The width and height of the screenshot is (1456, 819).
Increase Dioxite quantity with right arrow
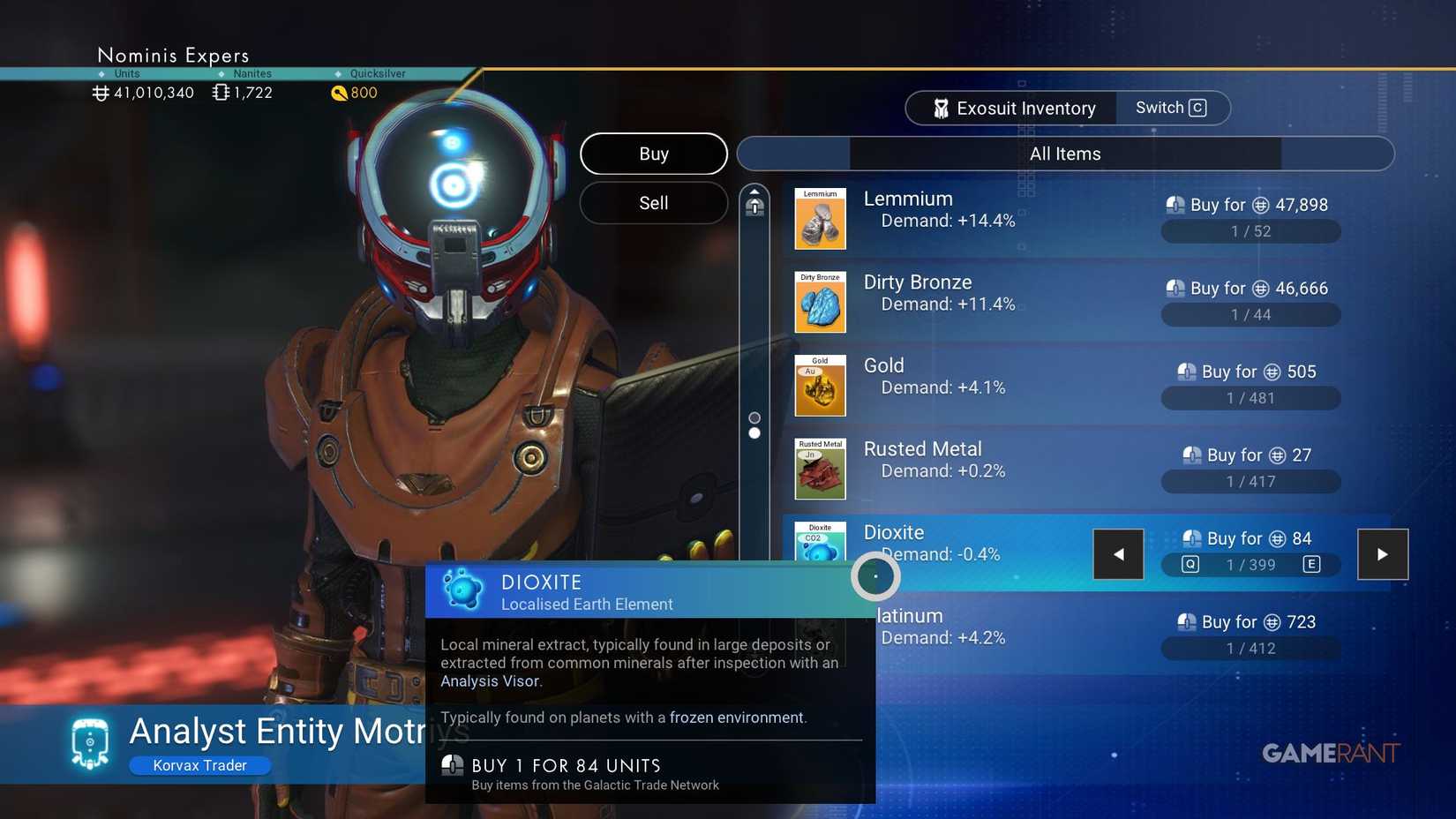point(1383,553)
